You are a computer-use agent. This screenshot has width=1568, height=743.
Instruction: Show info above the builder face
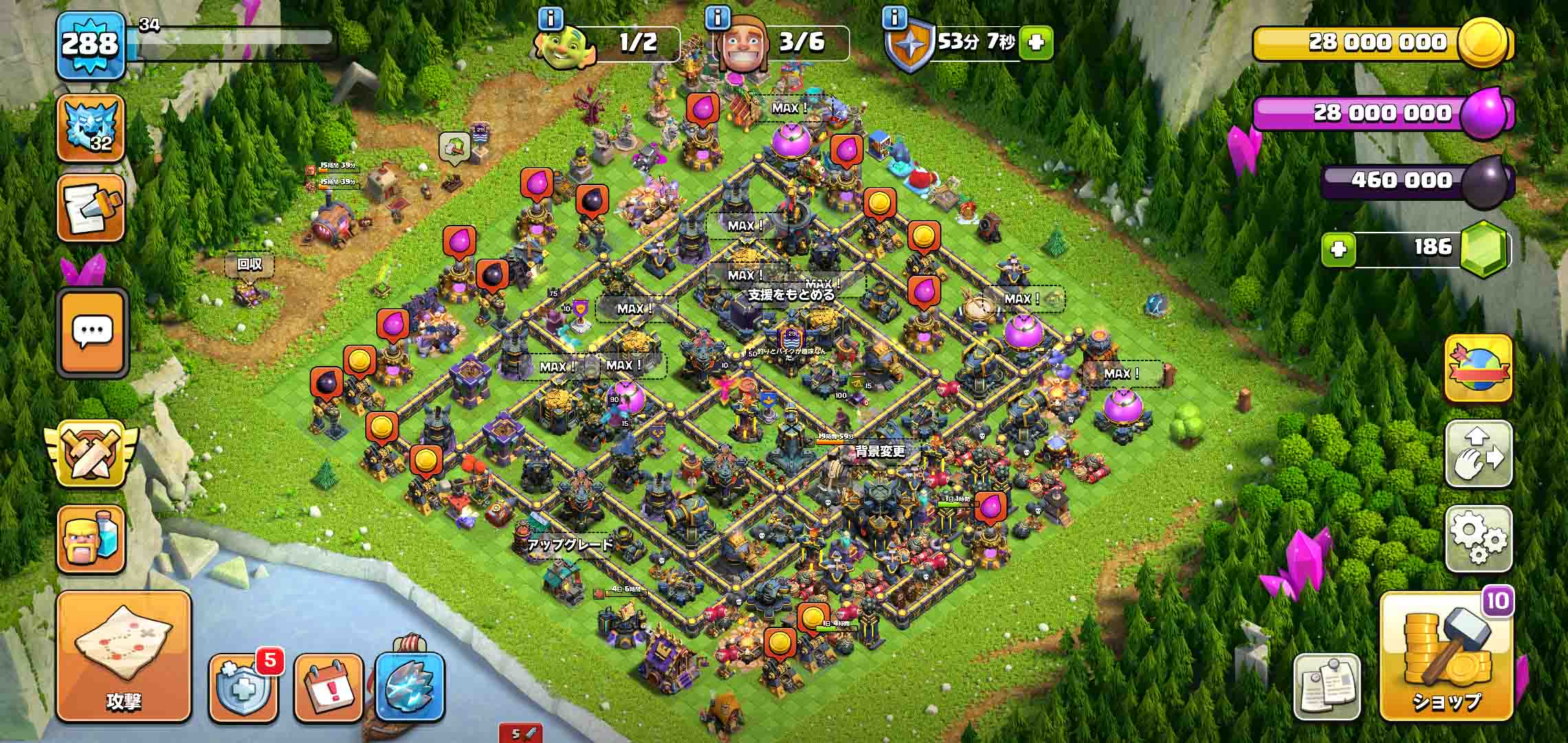click(717, 19)
